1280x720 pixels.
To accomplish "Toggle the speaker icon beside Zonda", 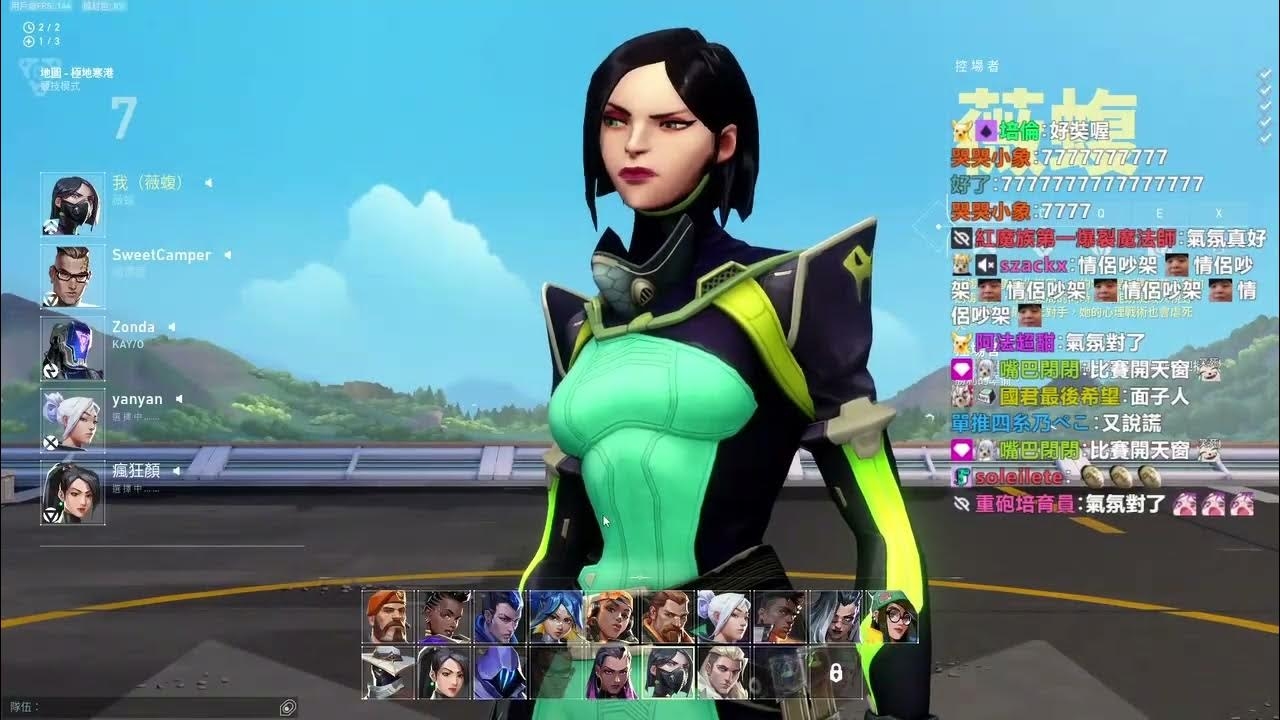I will [171, 327].
